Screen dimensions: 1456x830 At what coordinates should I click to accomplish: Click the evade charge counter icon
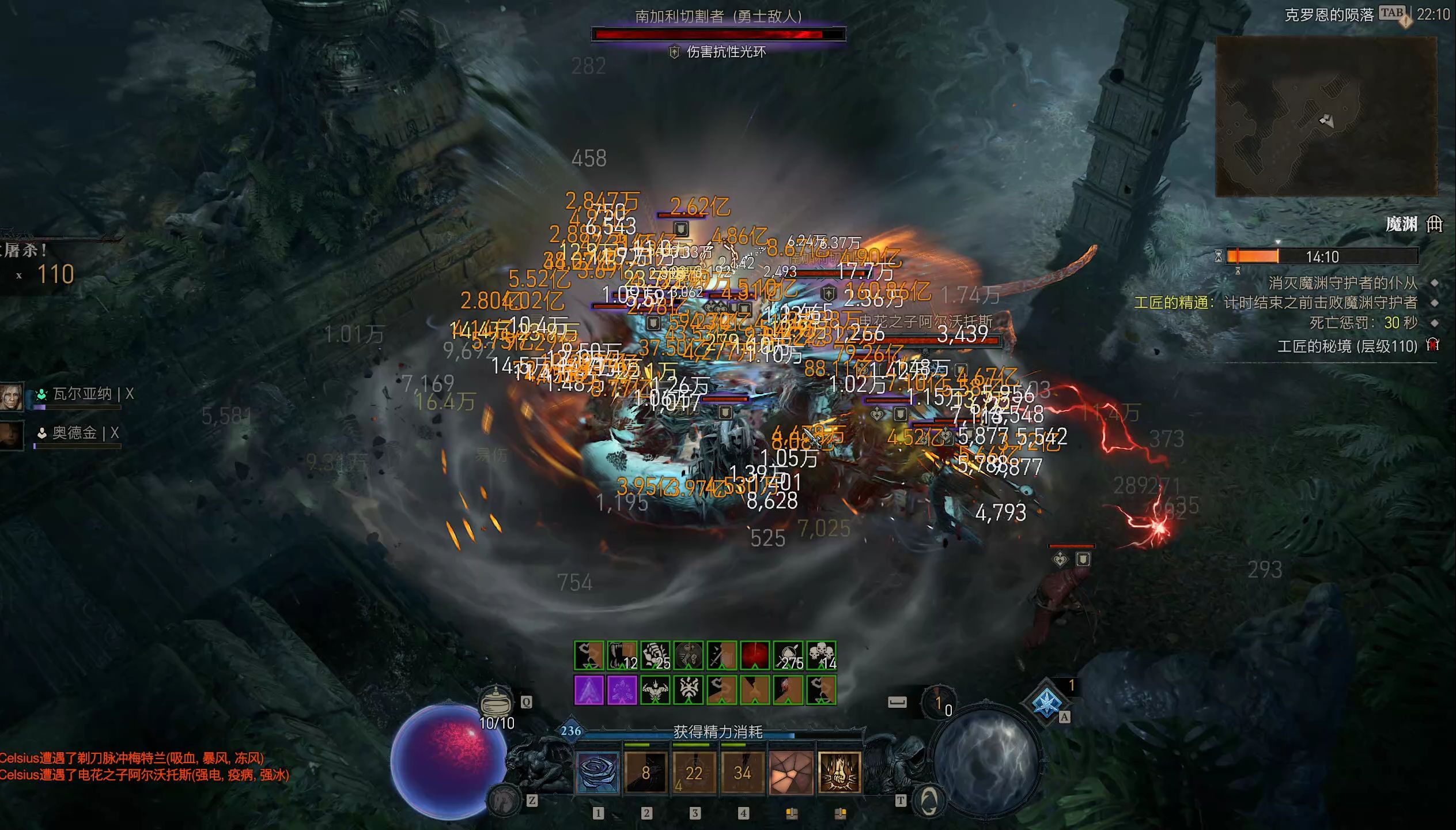pyautogui.click(x=939, y=703)
